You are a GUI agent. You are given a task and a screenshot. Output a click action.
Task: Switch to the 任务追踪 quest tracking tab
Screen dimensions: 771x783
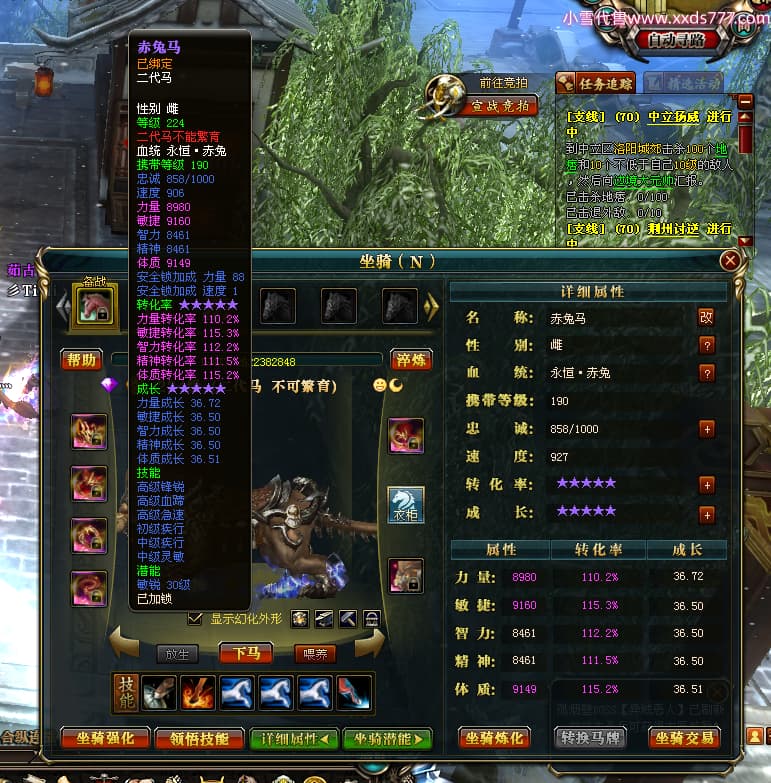596,84
